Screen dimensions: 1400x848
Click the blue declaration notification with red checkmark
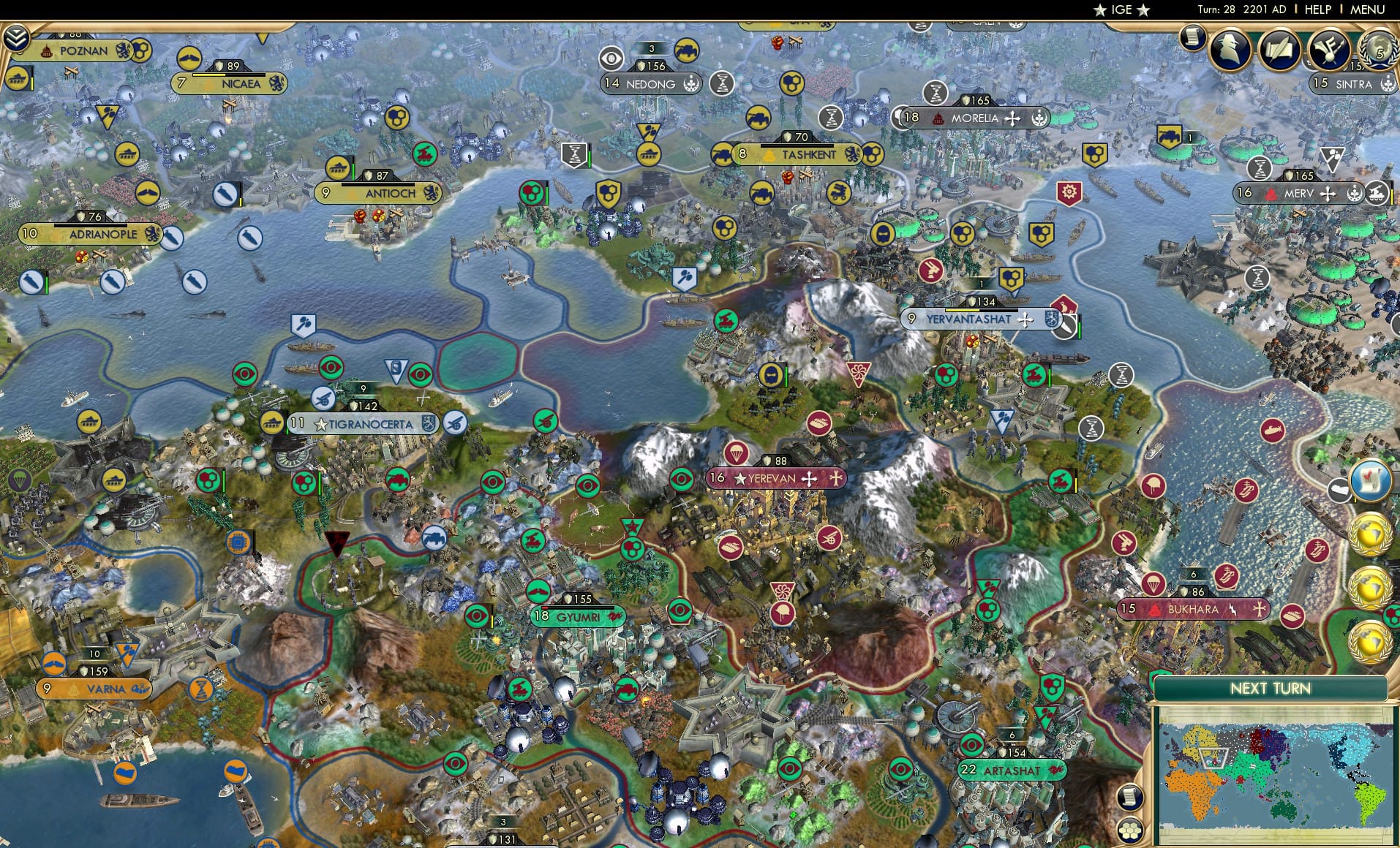[x=1370, y=479]
